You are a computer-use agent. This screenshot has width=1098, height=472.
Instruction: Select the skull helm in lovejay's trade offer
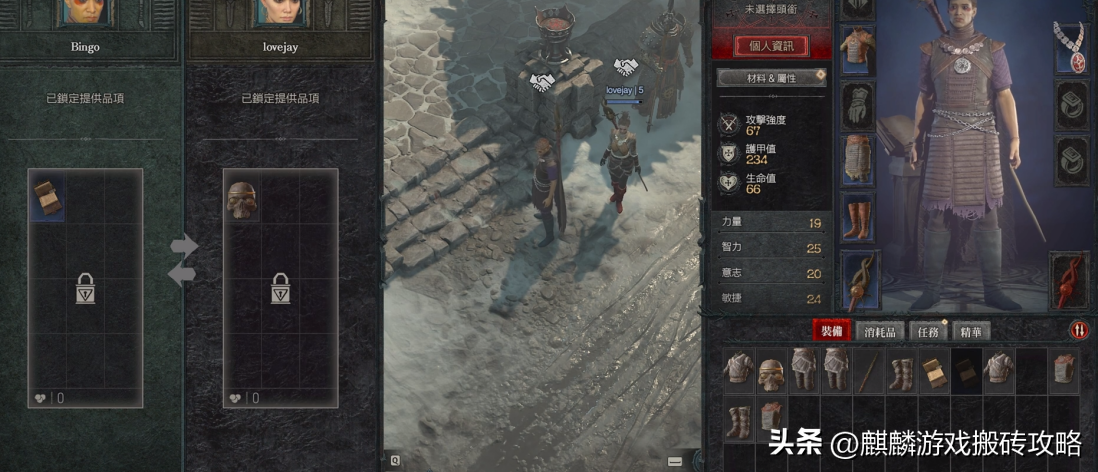(x=241, y=198)
